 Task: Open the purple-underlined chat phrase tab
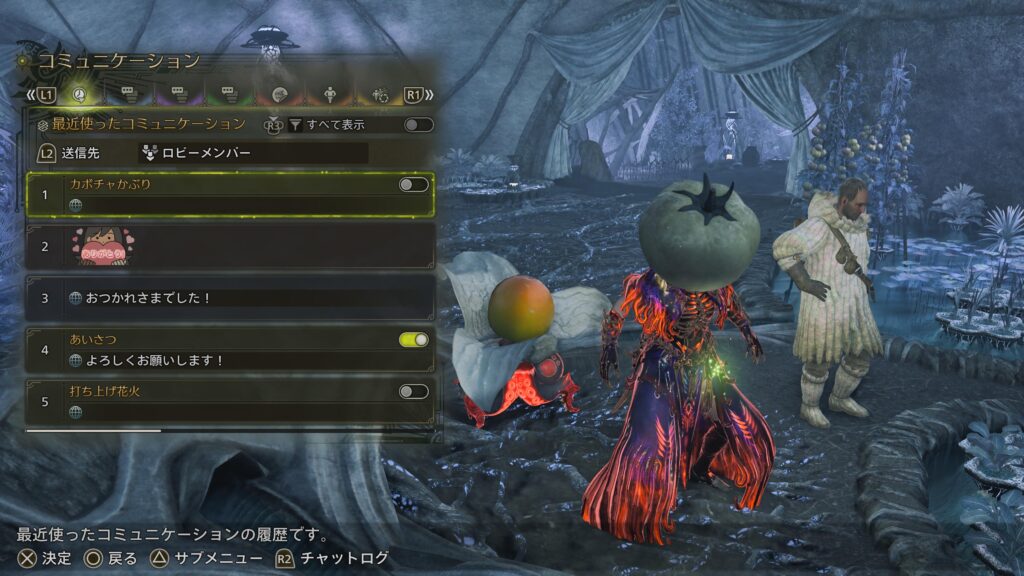coord(179,94)
